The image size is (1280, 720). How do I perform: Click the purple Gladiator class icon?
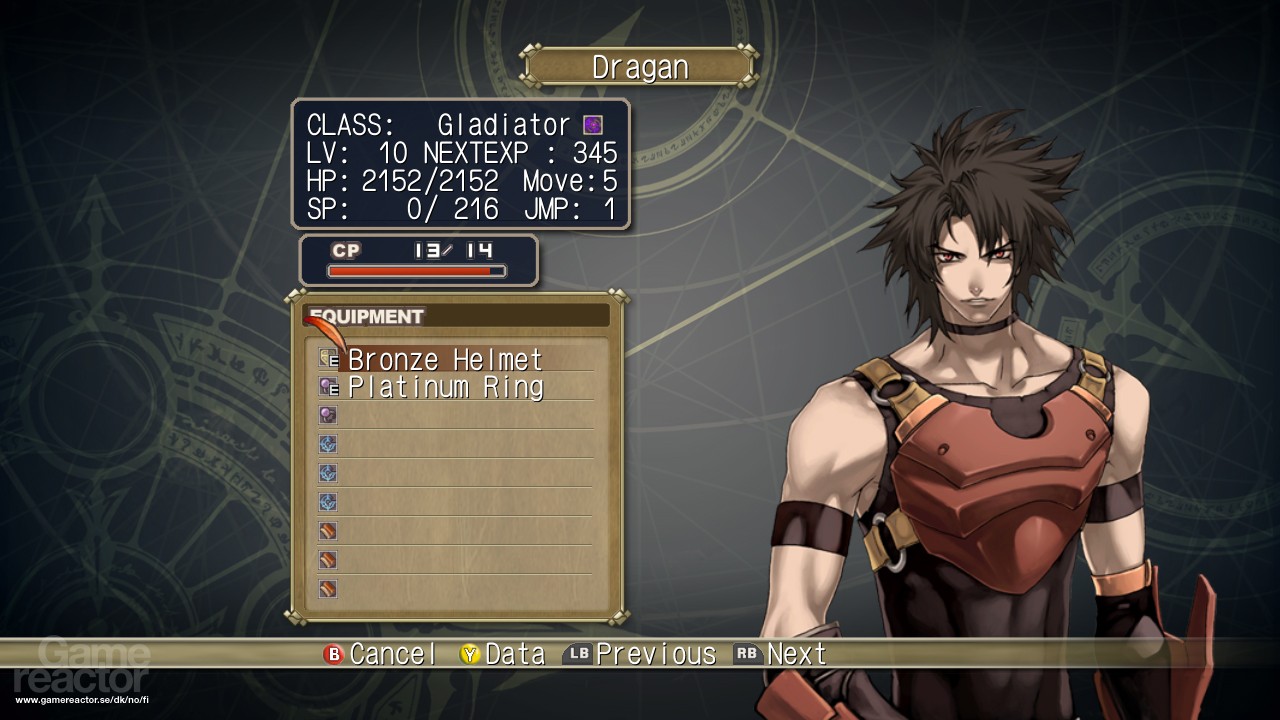pos(593,125)
